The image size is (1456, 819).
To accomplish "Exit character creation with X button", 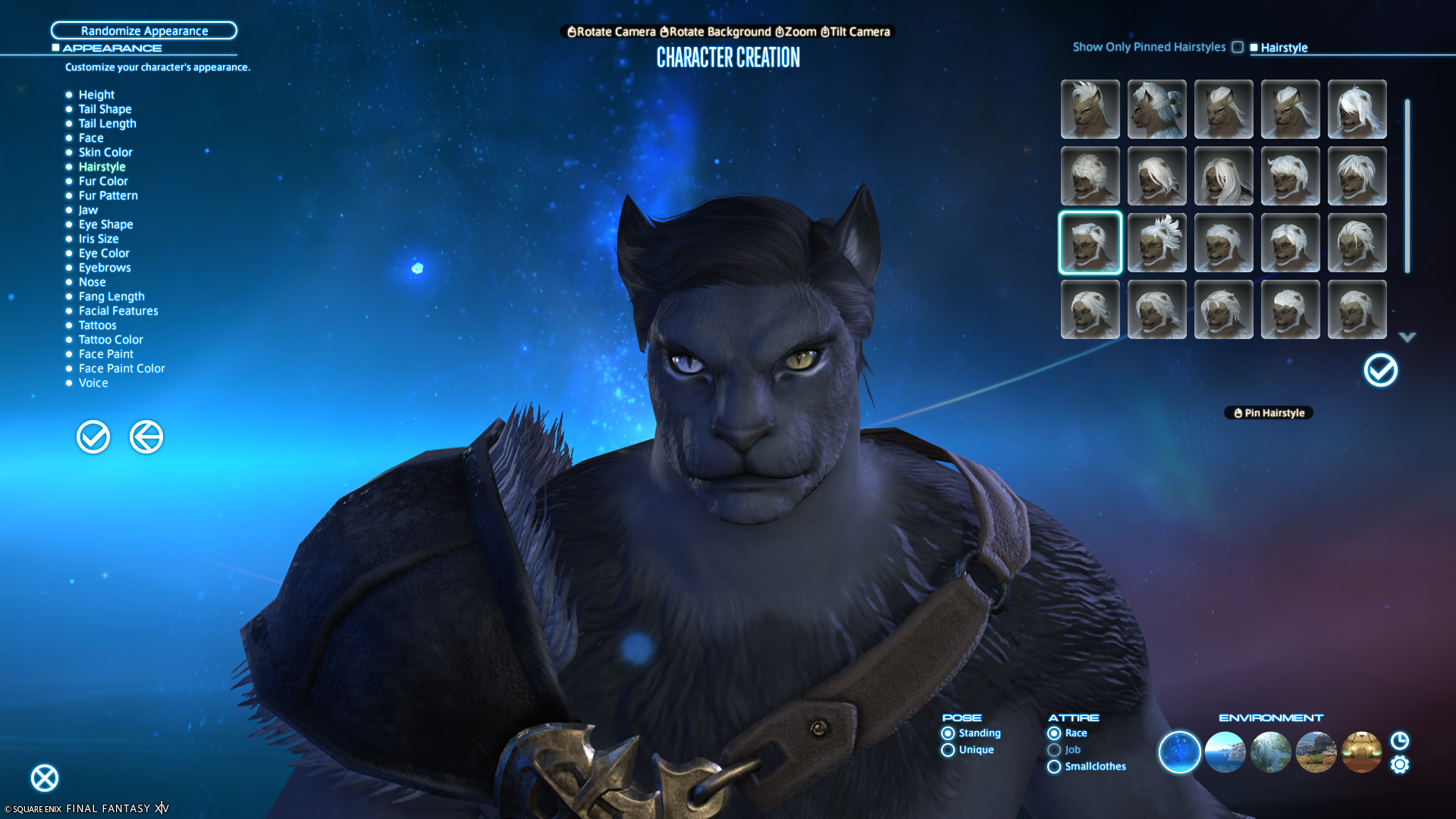I will 45,778.
